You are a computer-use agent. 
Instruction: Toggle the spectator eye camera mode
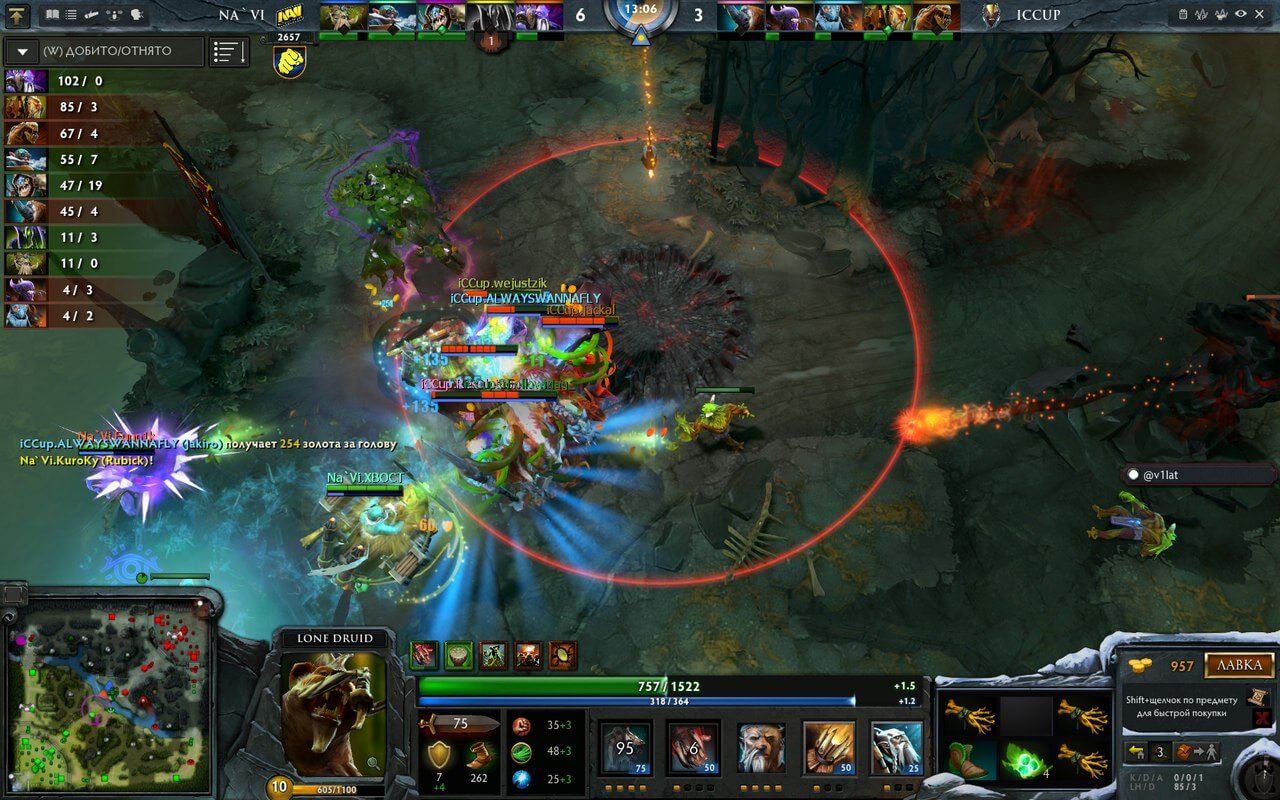tap(1241, 14)
